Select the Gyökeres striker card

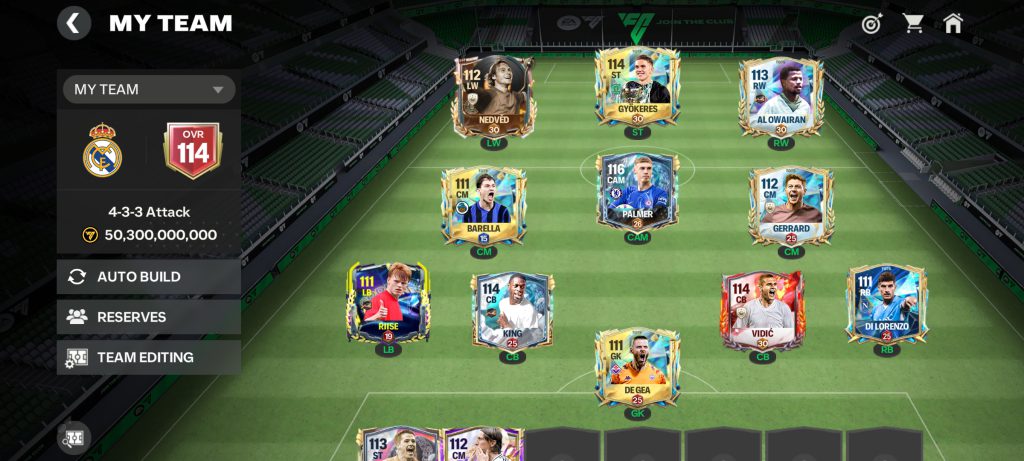click(637, 88)
